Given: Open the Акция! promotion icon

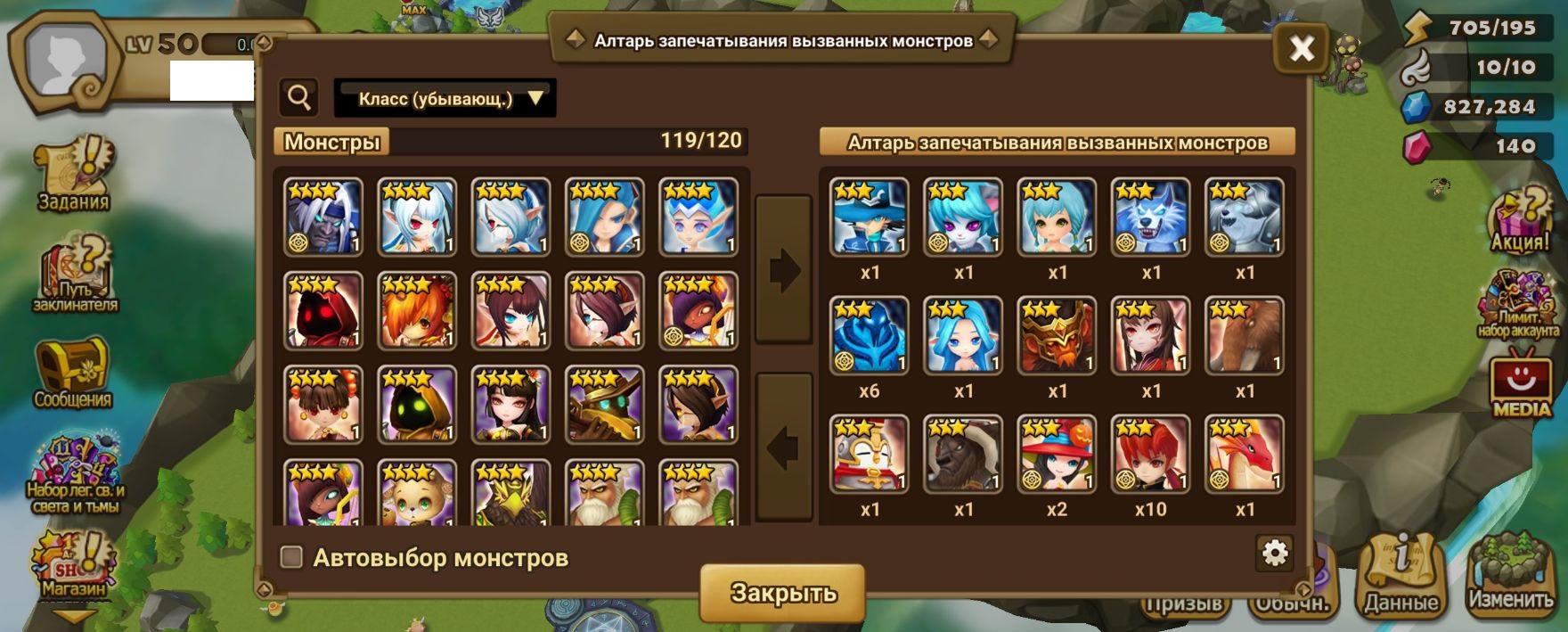Looking at the screenshot, I should [x=1520, y=220].
